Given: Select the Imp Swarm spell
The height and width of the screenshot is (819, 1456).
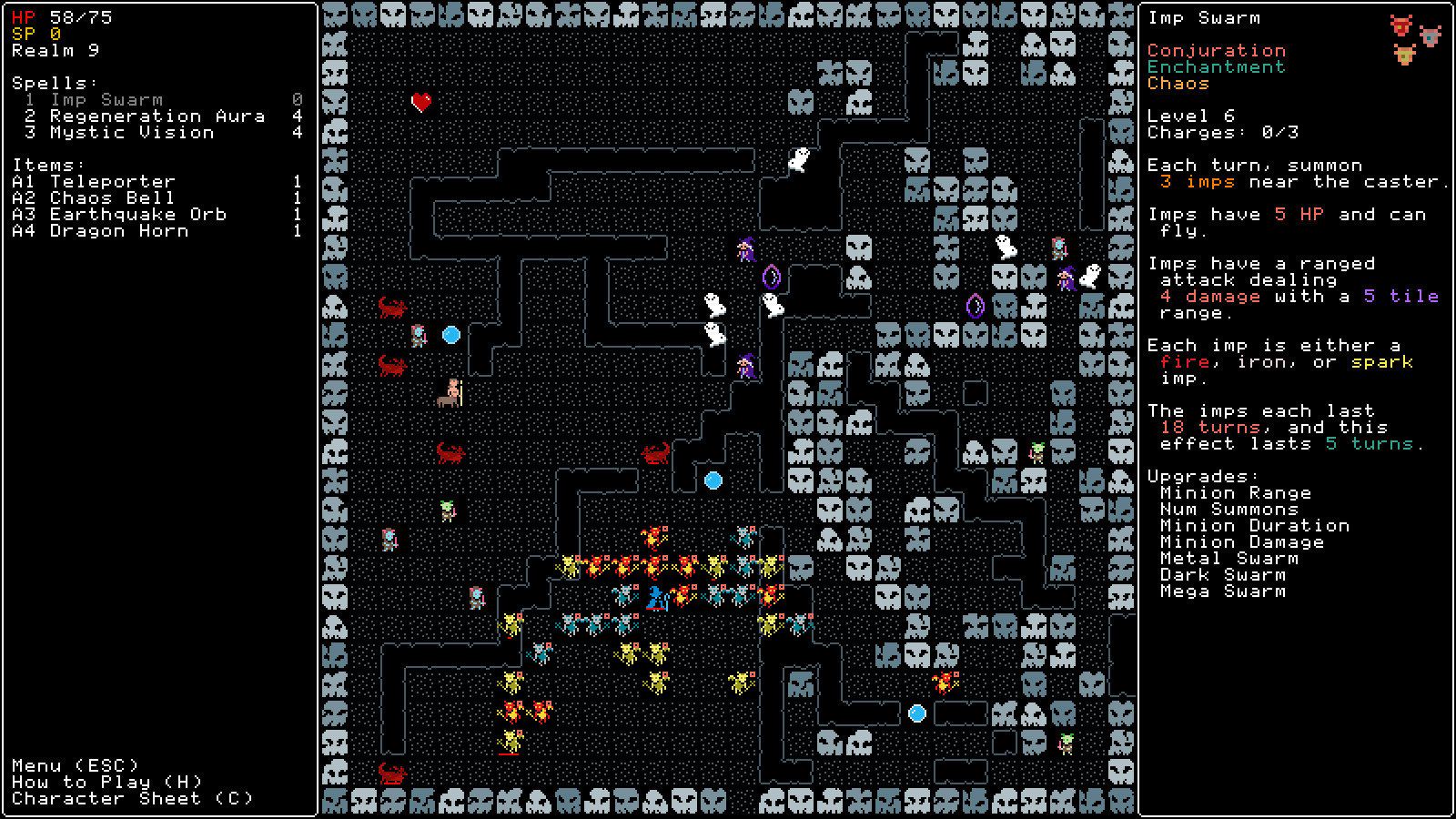Looking at the screenshot, I should tap(106, 100).
